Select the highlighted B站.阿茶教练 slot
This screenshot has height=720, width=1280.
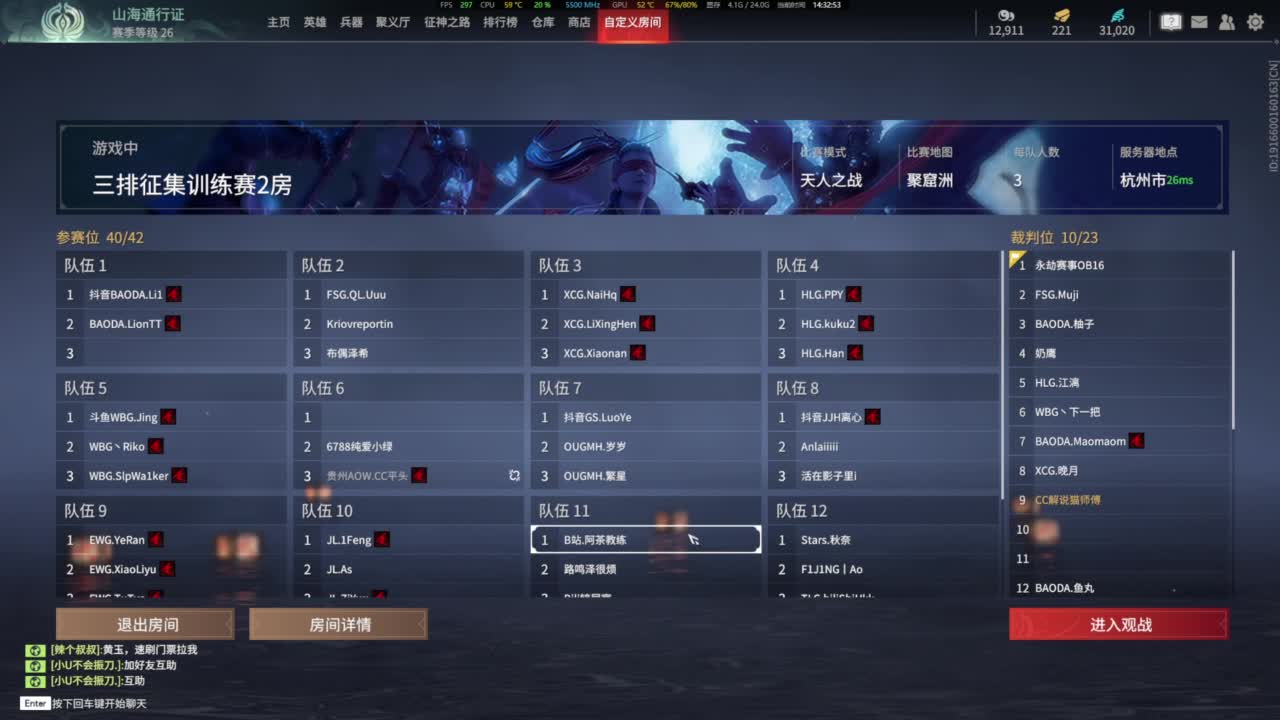(x=645, y=538)
